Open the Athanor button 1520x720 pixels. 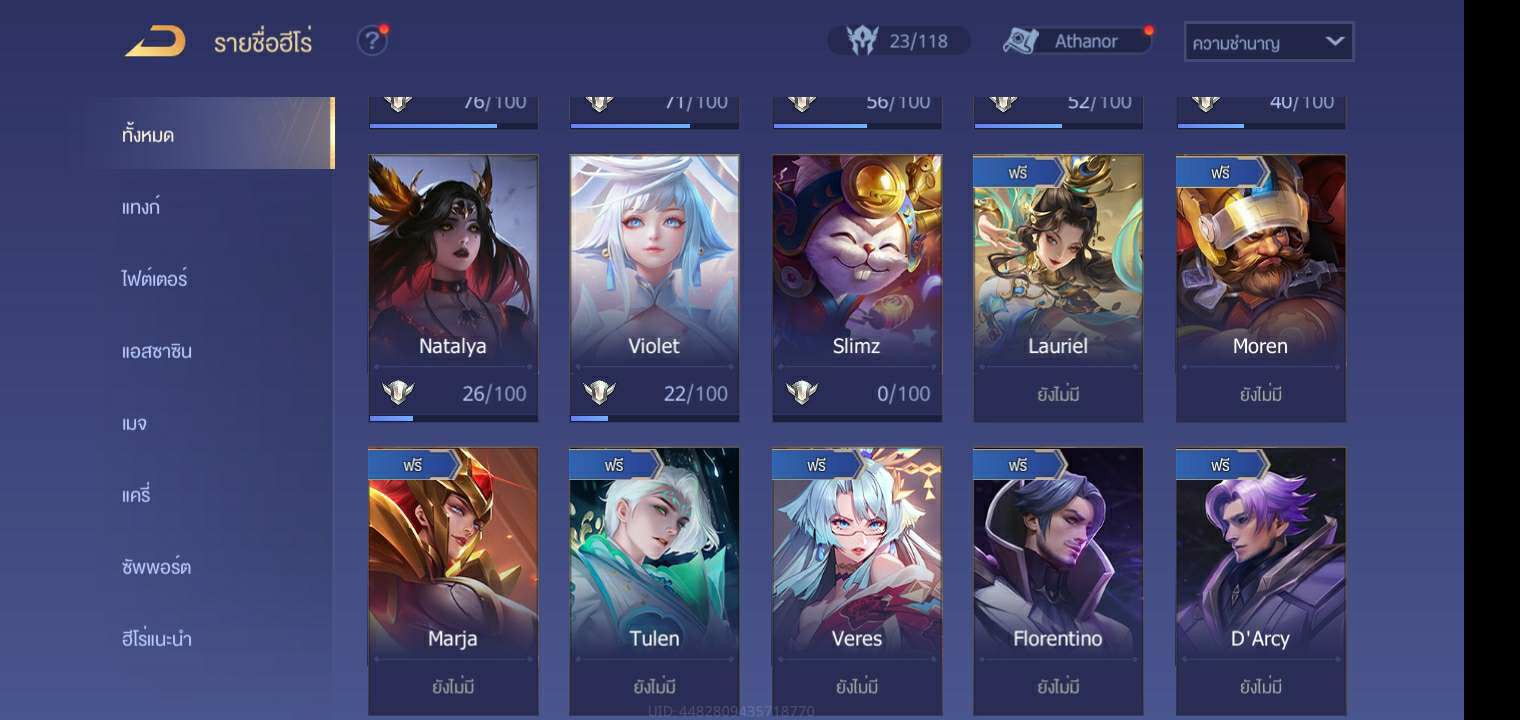click(x=1075, y=41)
